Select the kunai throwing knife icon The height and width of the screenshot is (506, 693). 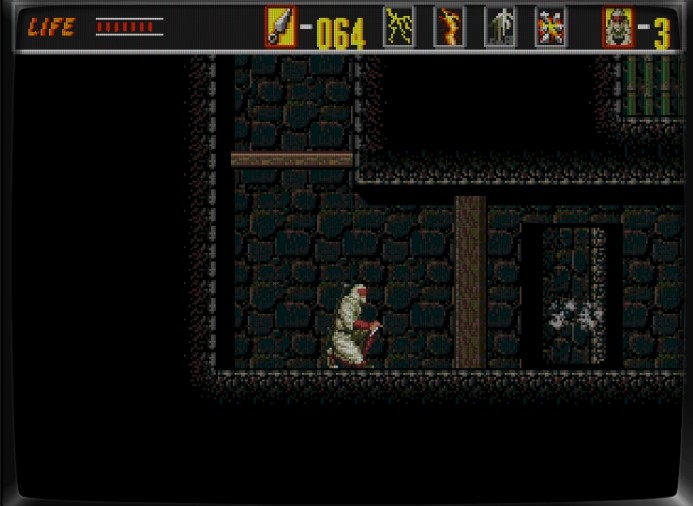280,27
